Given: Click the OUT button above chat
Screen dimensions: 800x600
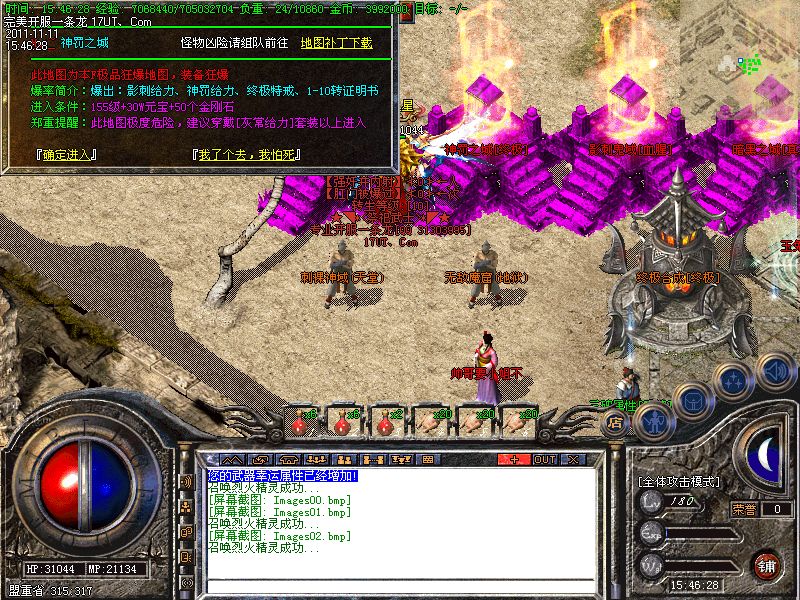Looking at the screenshot, I should [544, 459].
